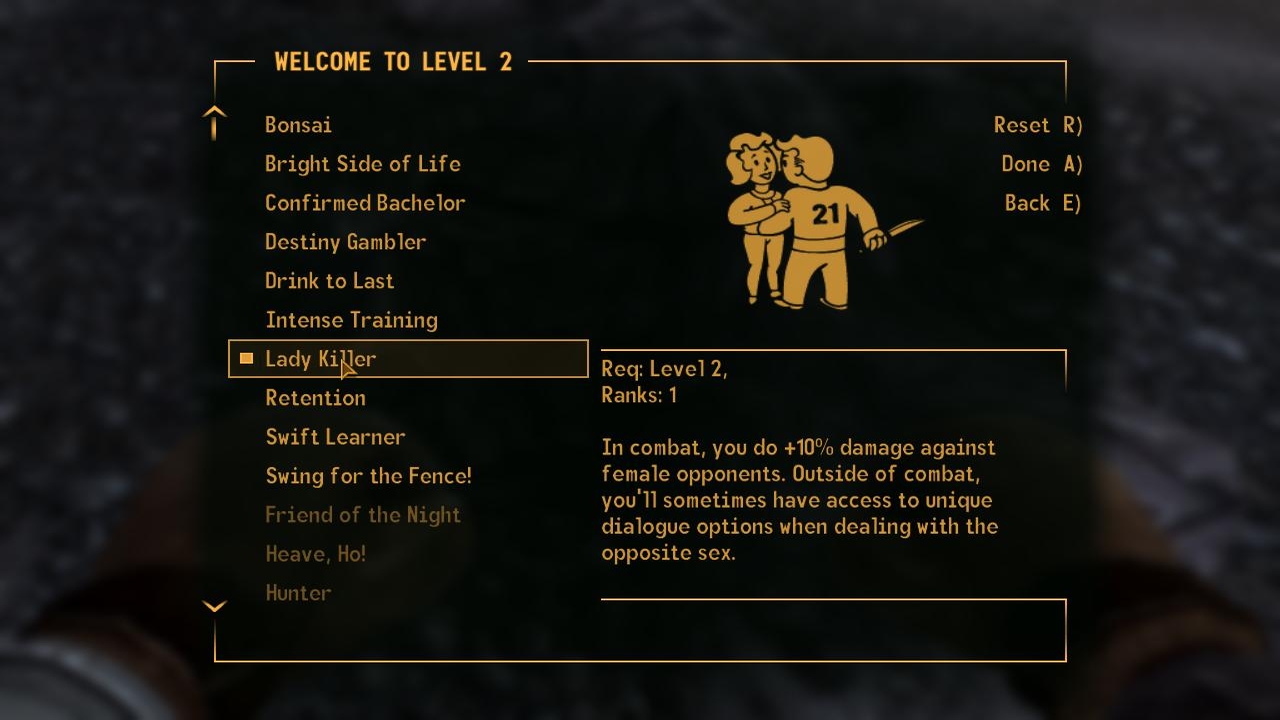This screenshot has height=720, width=1280.
Task: Choose the Retention perk
Action: tap(315, 397)
